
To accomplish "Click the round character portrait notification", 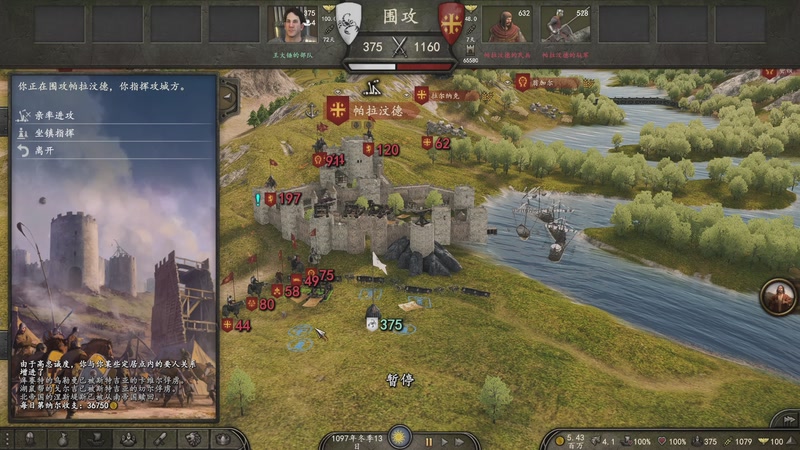I will [x=778, y=295].
